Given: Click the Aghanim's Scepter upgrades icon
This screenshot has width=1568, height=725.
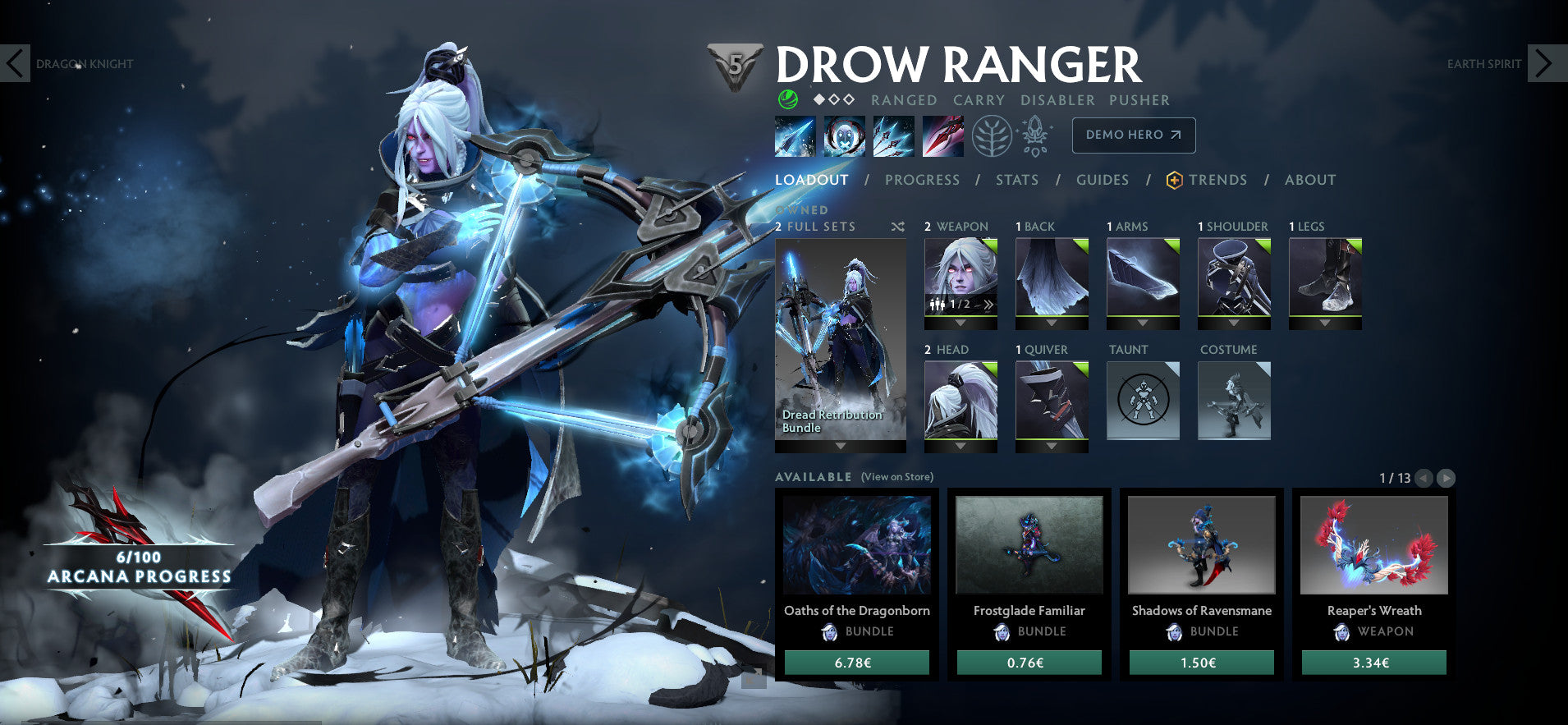Looking at the screenshot, I should (x=1036, y=135).
